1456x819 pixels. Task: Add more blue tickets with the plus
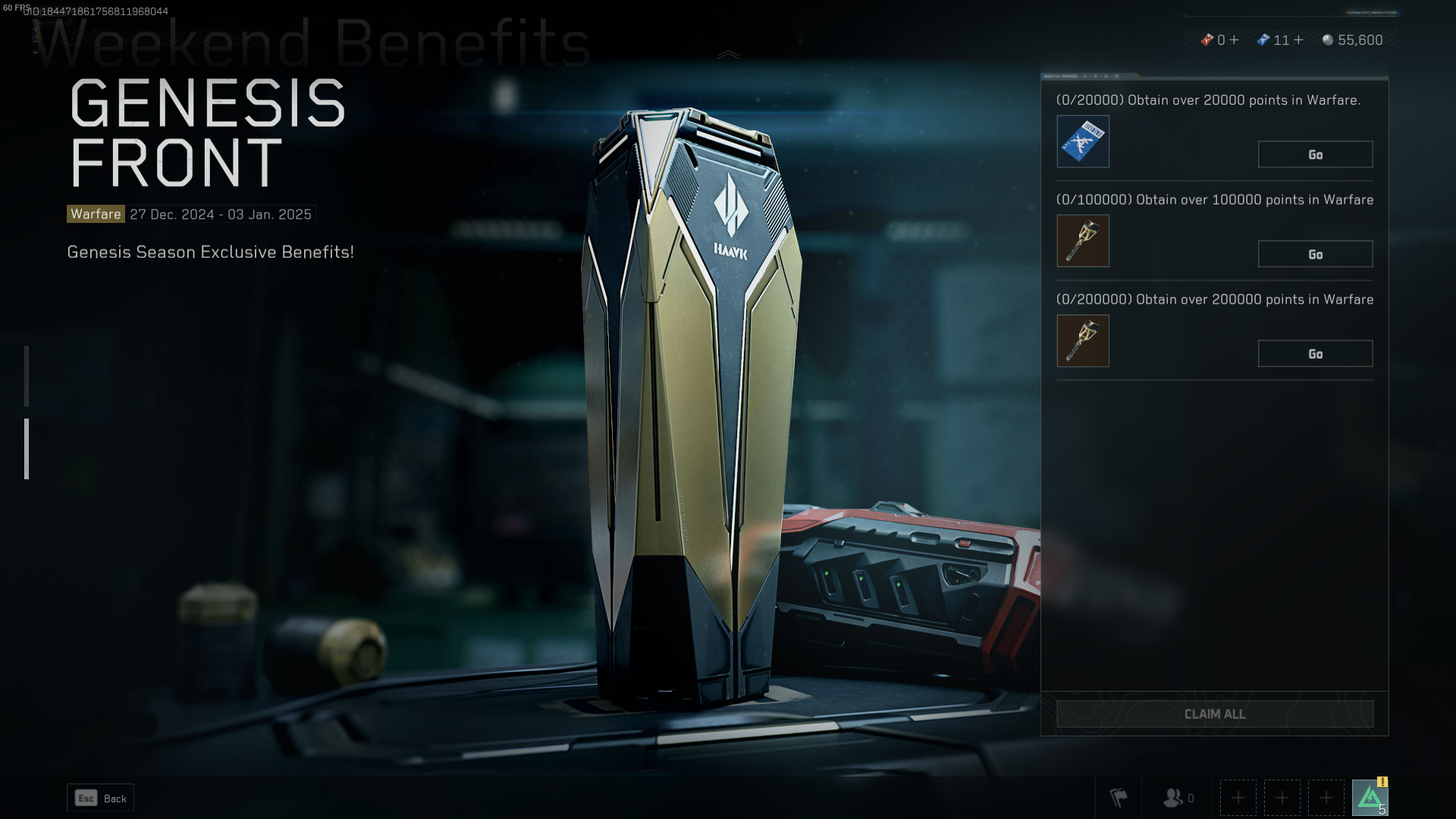coord(1298,40)
